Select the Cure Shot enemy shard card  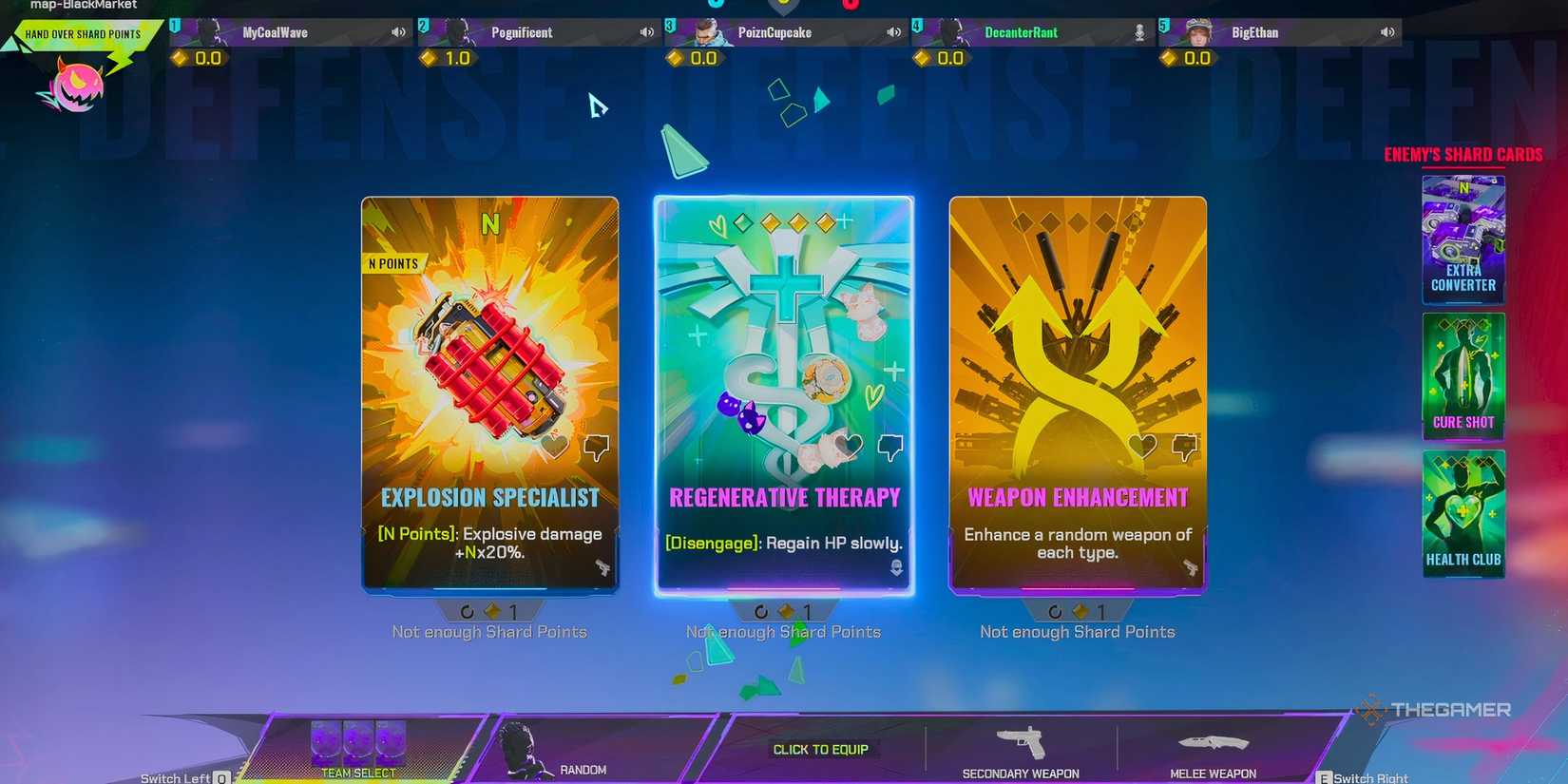click(1463, 376)
